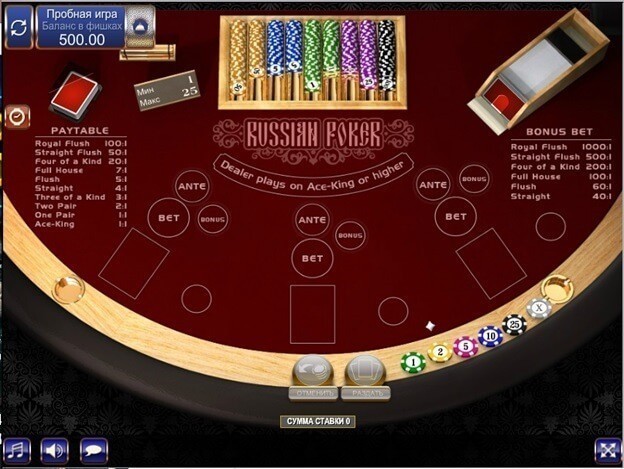The image size is (624, 469).
Task: Select the blue 10 chip
Action: (490, 336)
